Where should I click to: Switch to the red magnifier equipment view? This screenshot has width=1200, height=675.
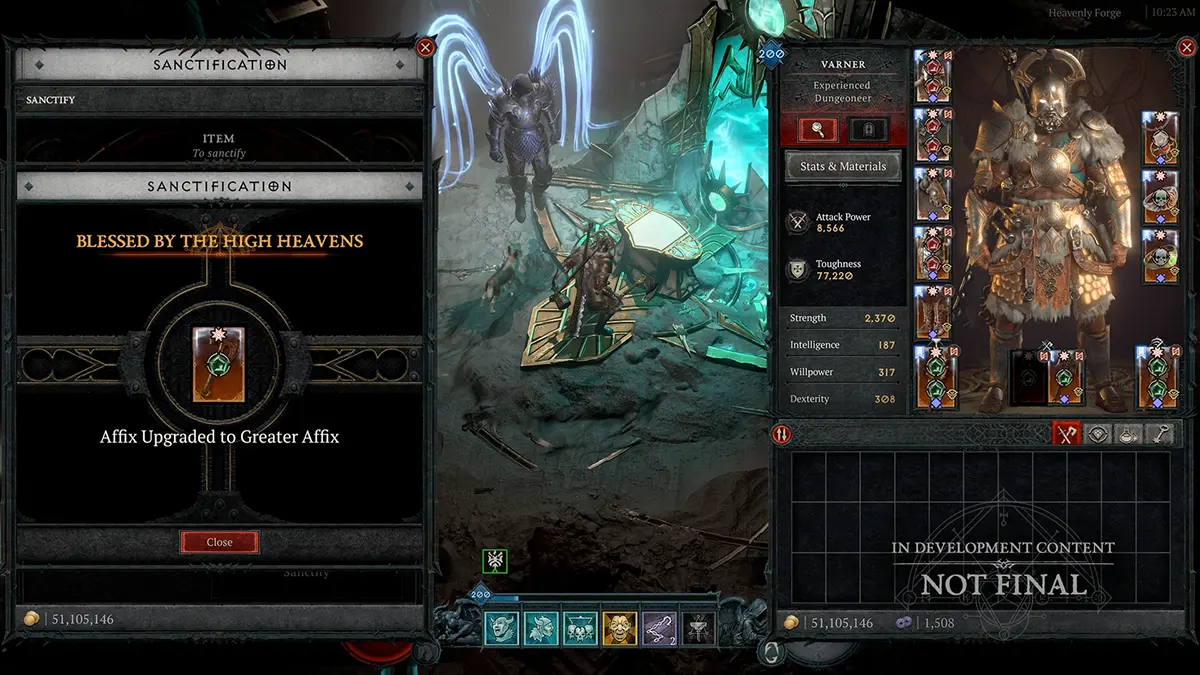pos(816,129)
